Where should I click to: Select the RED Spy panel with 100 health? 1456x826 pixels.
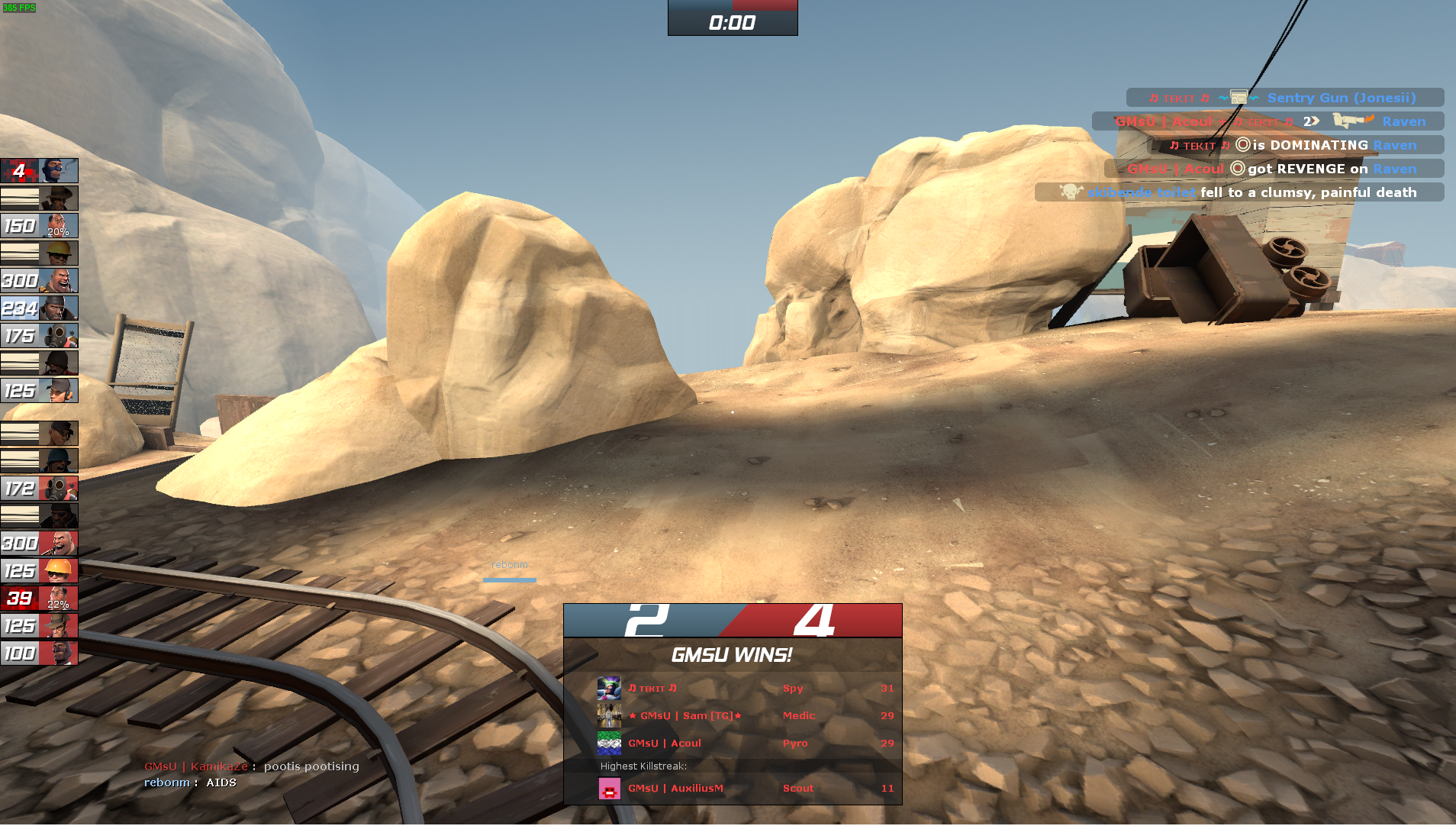[39, 653]
